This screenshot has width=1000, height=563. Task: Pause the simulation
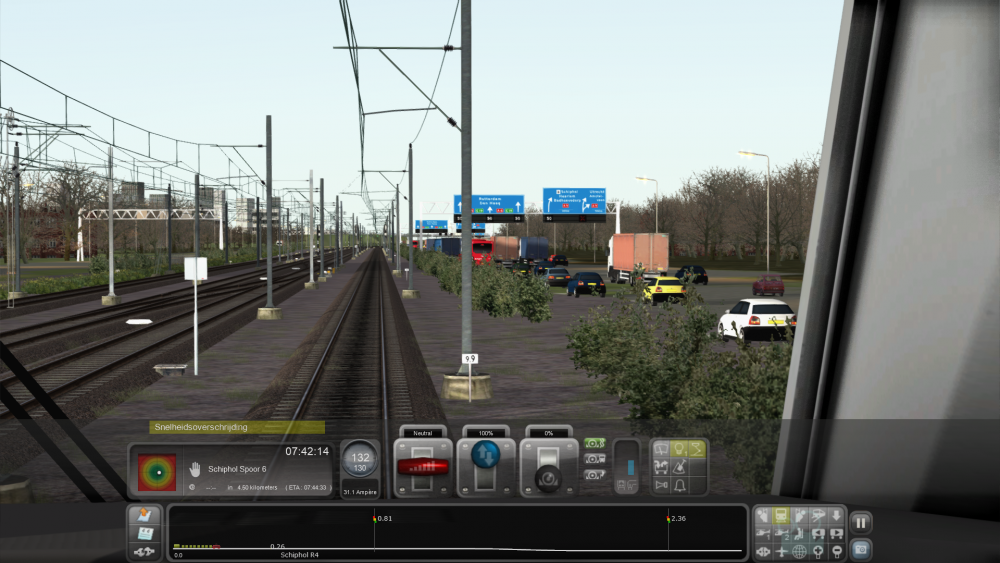tap(861, 522)
